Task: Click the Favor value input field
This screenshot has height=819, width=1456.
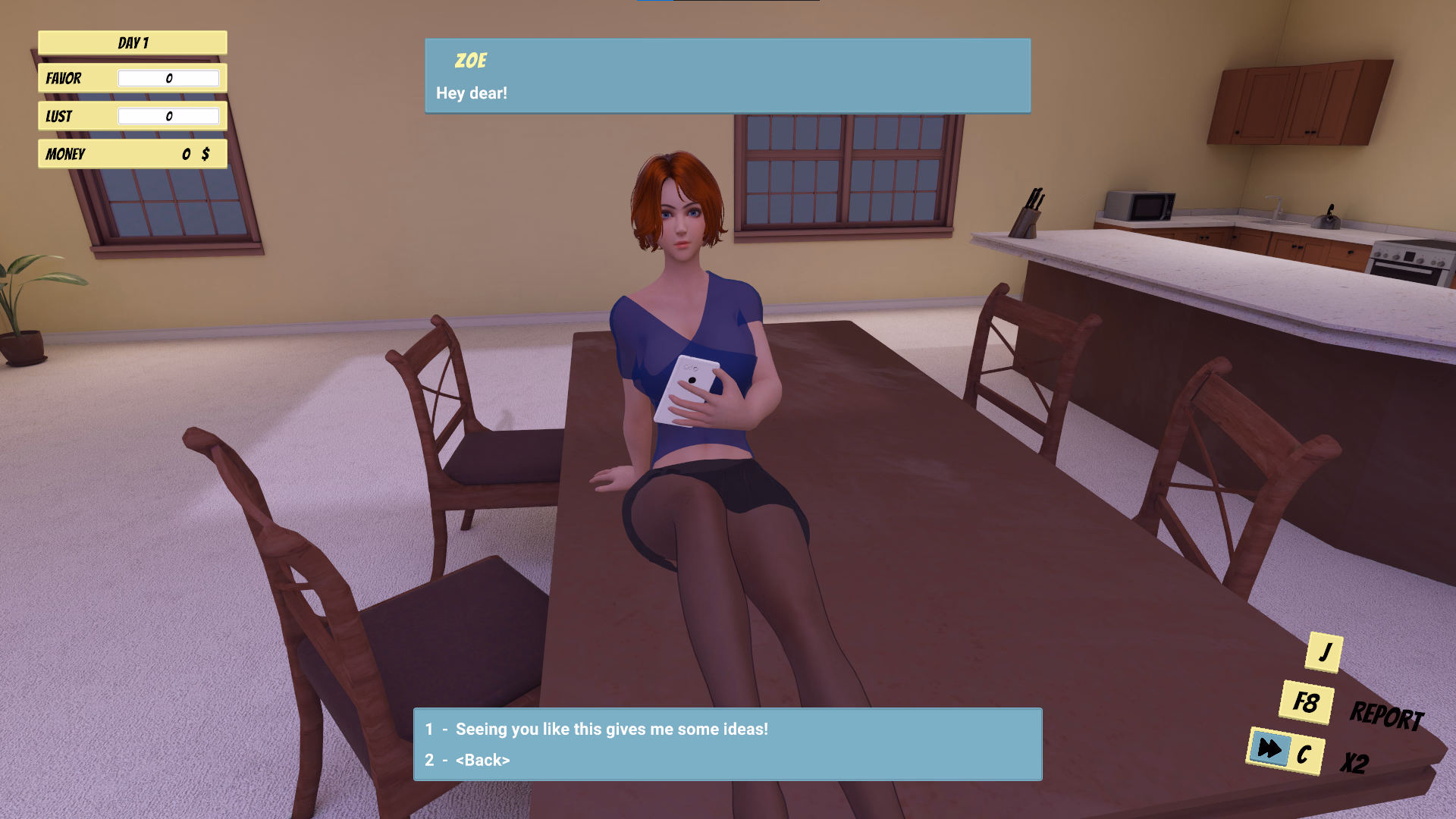Action: coord(169,78)
